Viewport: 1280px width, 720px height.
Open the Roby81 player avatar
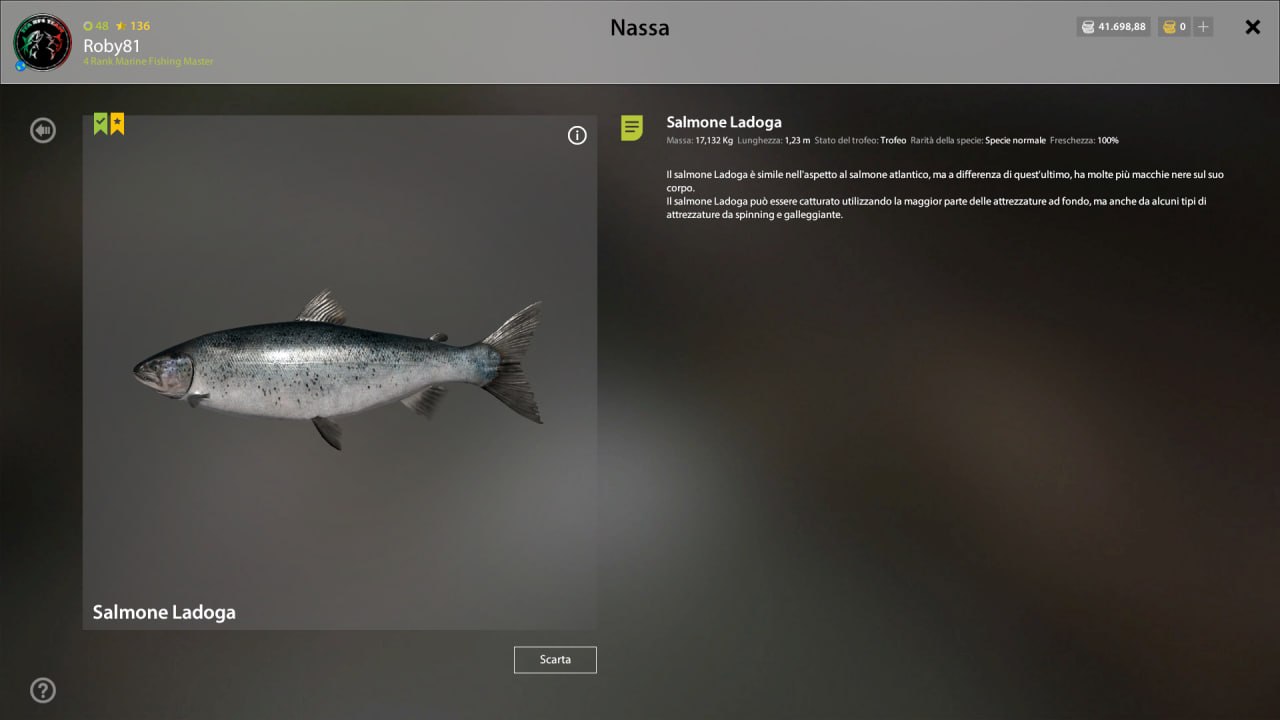click(x=42, y=42)
